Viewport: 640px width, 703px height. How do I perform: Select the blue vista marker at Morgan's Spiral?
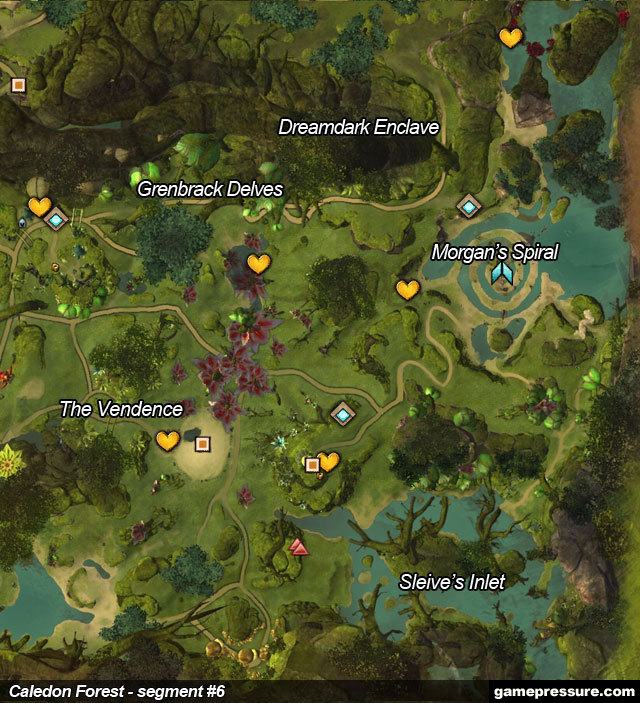501,273
